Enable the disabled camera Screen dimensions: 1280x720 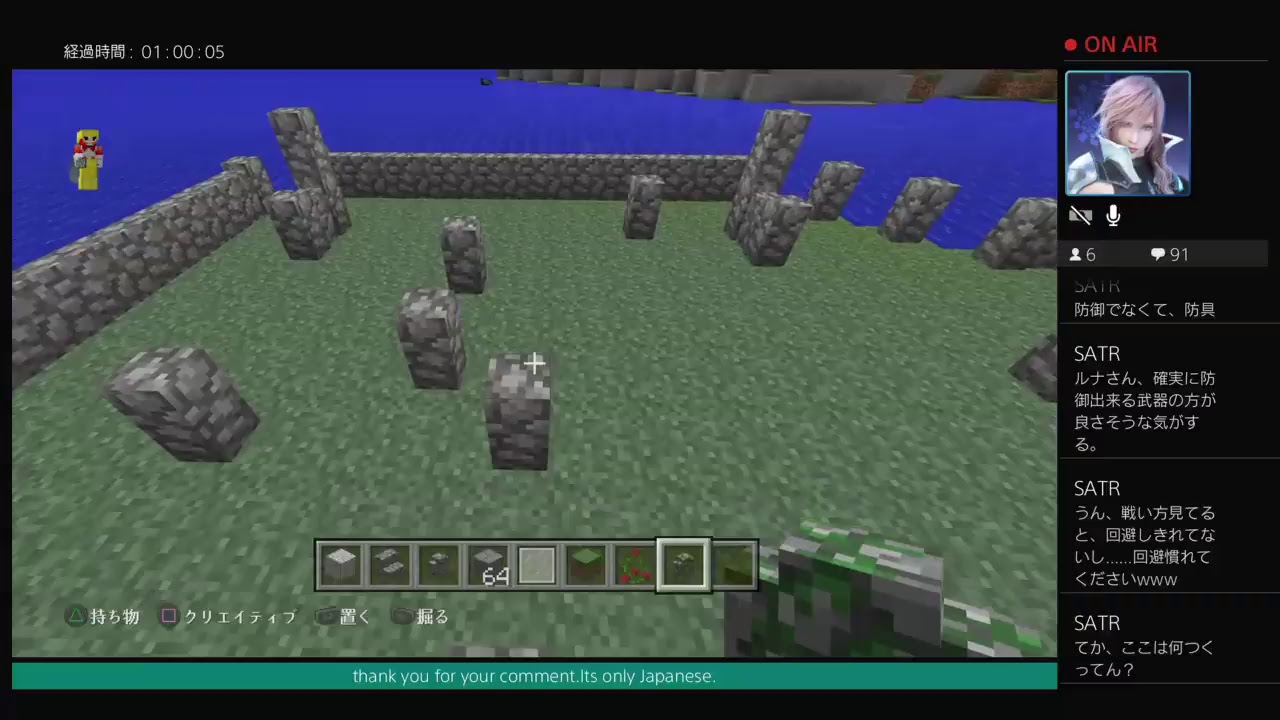coord(1080,215)
